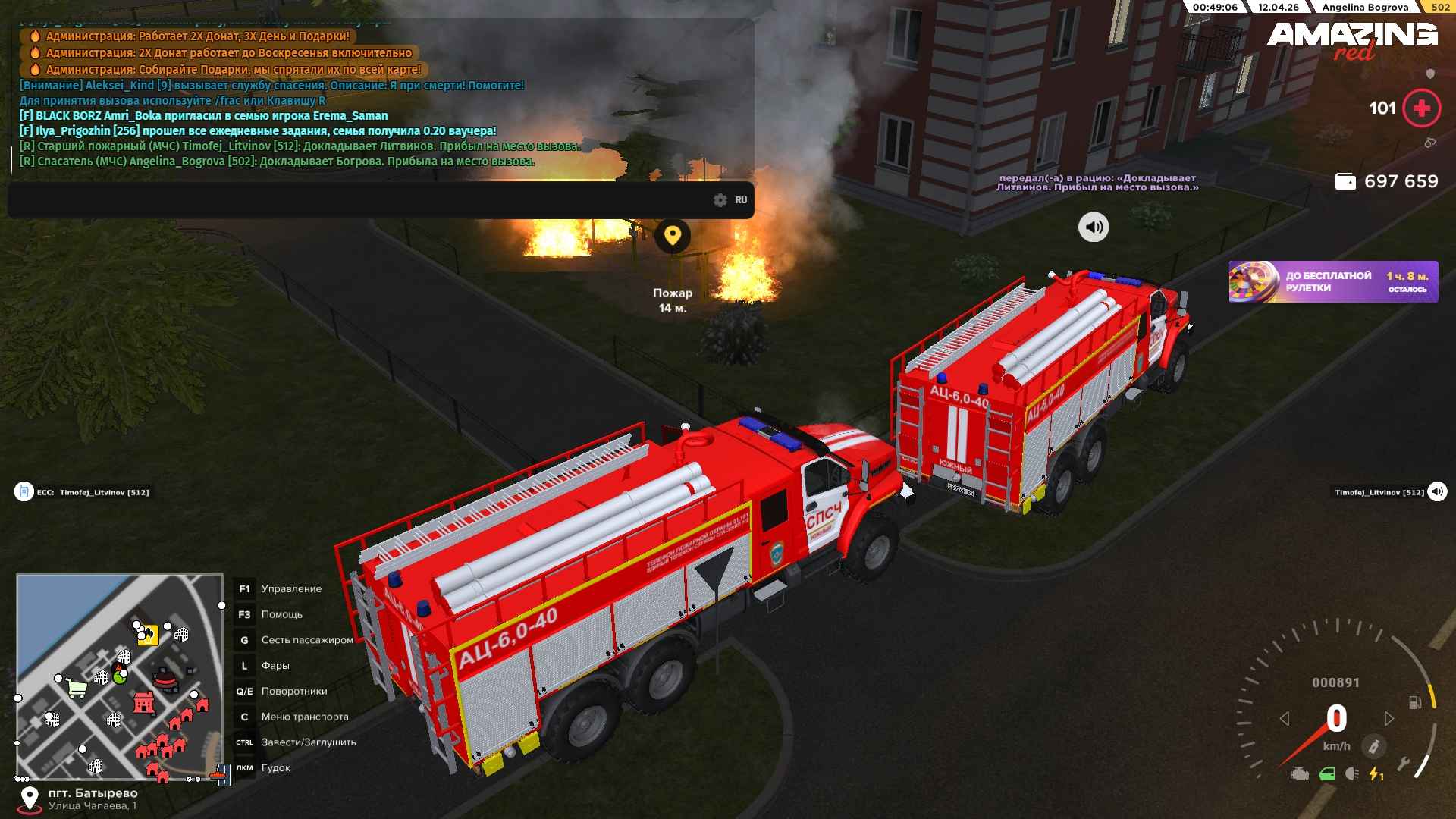Click the fuel pump gauge icon
Image resolution: width=1456 pixels, height=819 pixels.
pos(1414,702)
